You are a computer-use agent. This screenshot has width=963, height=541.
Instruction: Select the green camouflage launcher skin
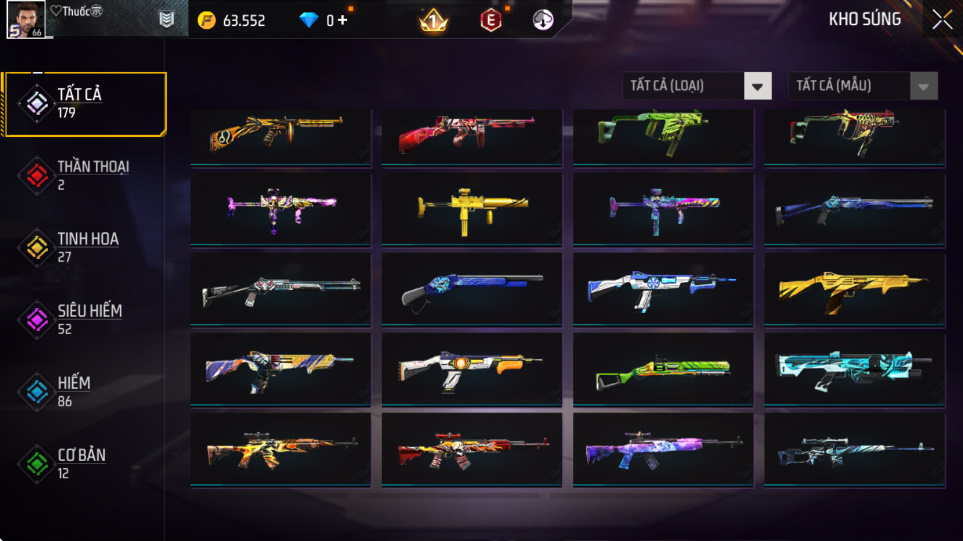pos(658,370)
